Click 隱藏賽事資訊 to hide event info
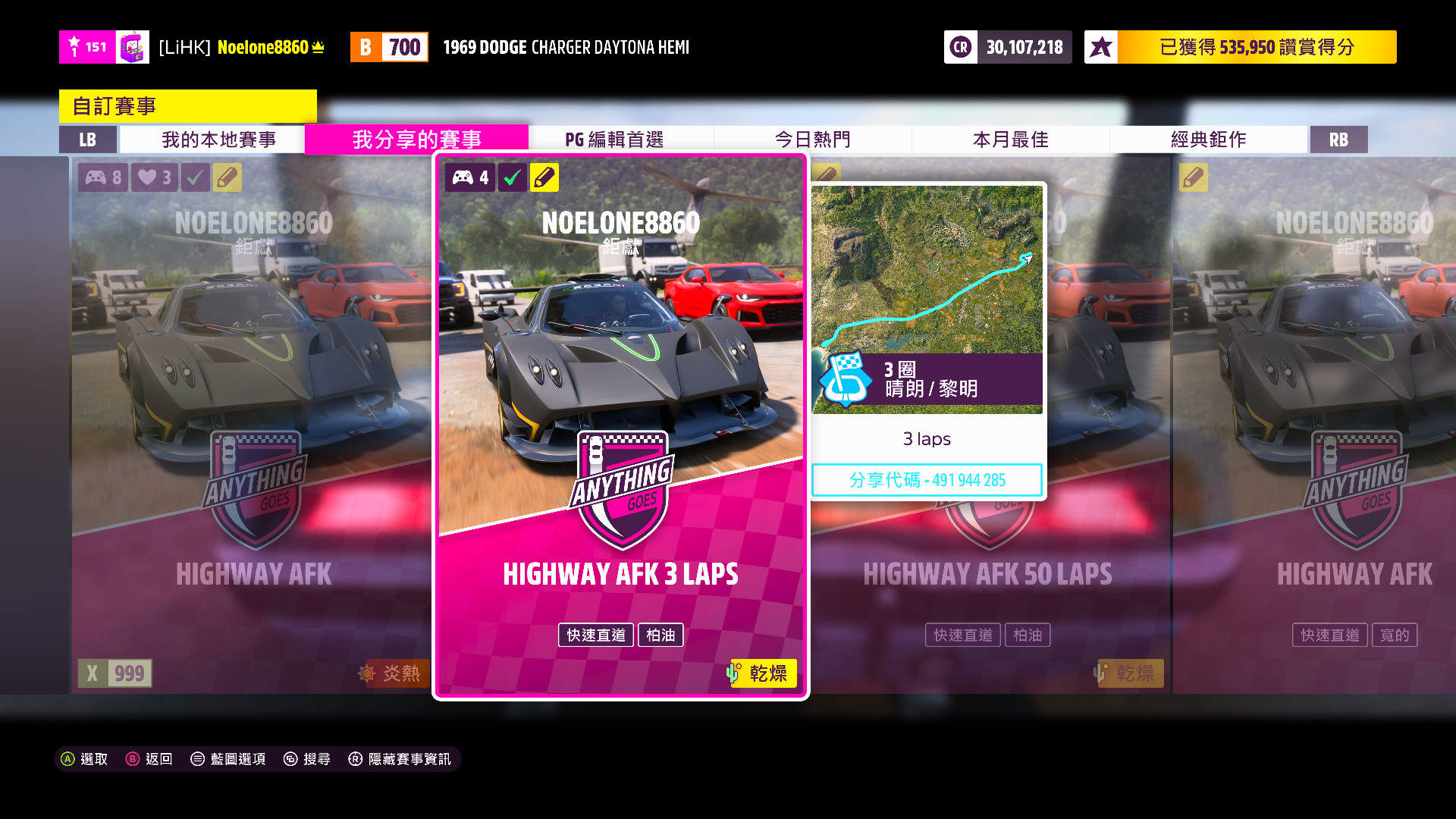Screen dimensions: 1456x819 [409, 758]
